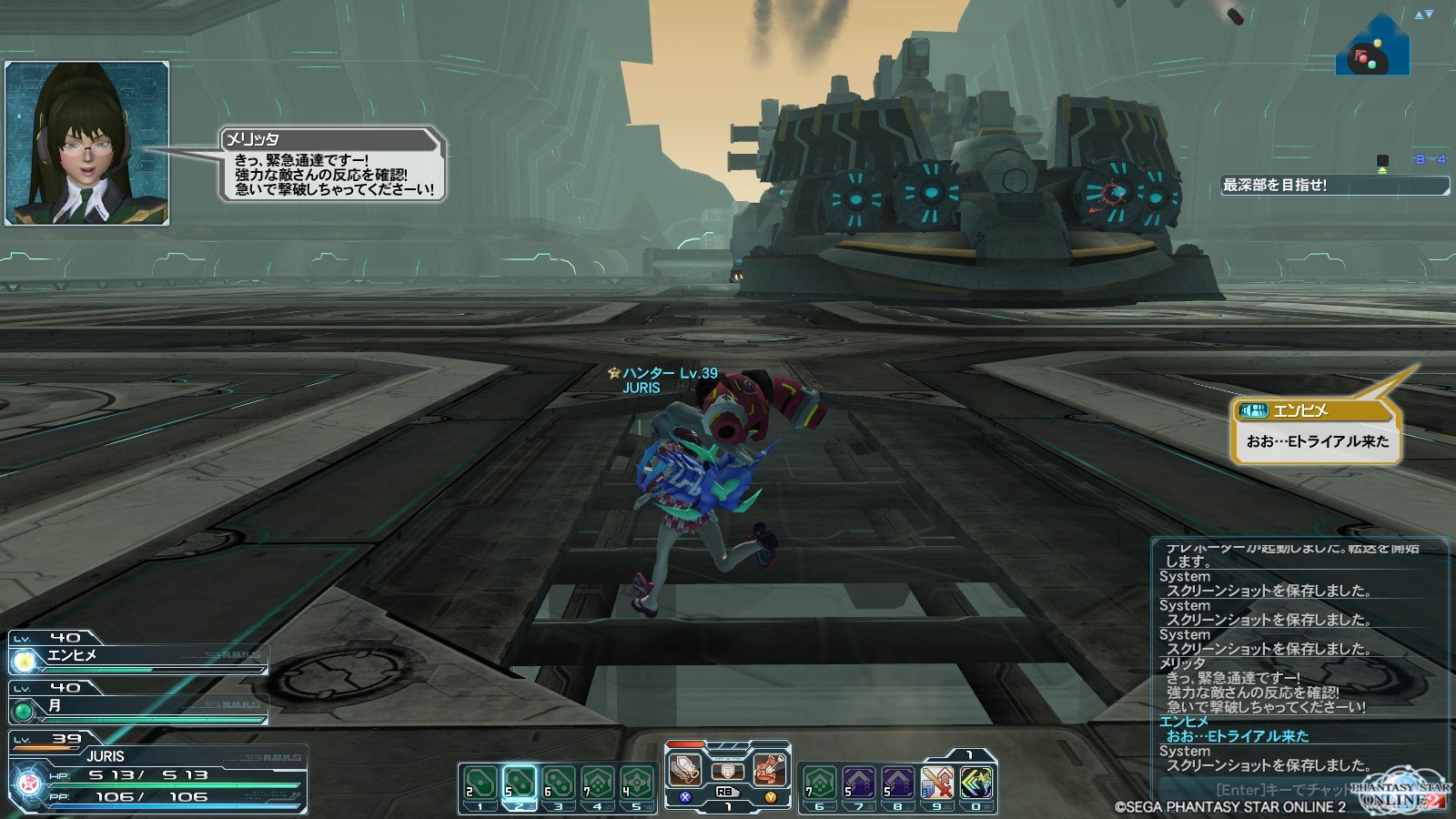Image resolution: width=1456 pixels, height=819 pixels.
Task: Use the green item in hotbar slot 3
Action: click(559, 783)
